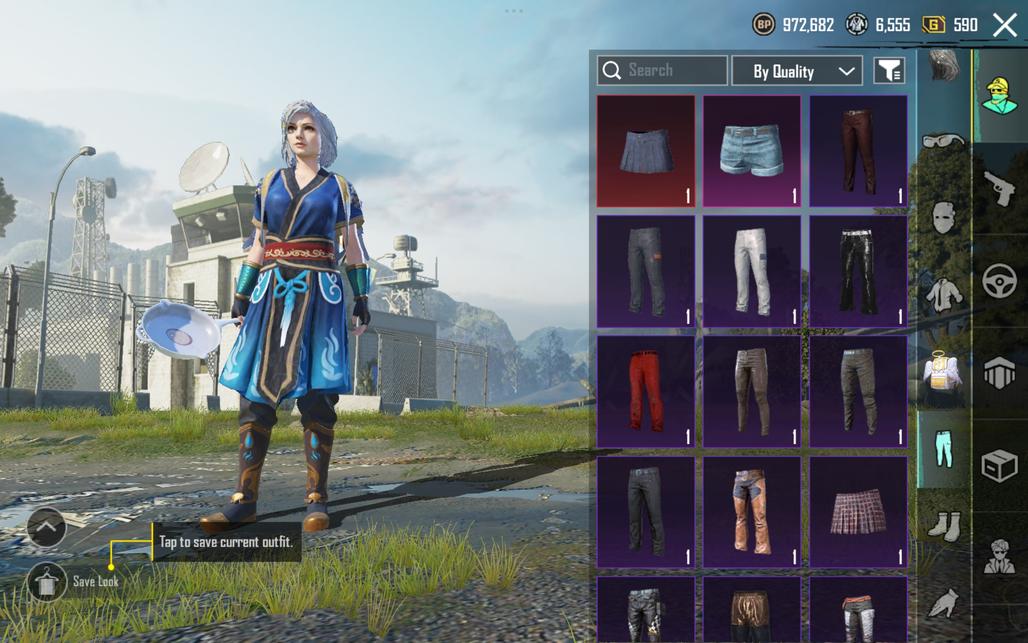This screenshot has height=643, width=1028.
Task: Click the inventory Search field
Action: tap(662, 70)
